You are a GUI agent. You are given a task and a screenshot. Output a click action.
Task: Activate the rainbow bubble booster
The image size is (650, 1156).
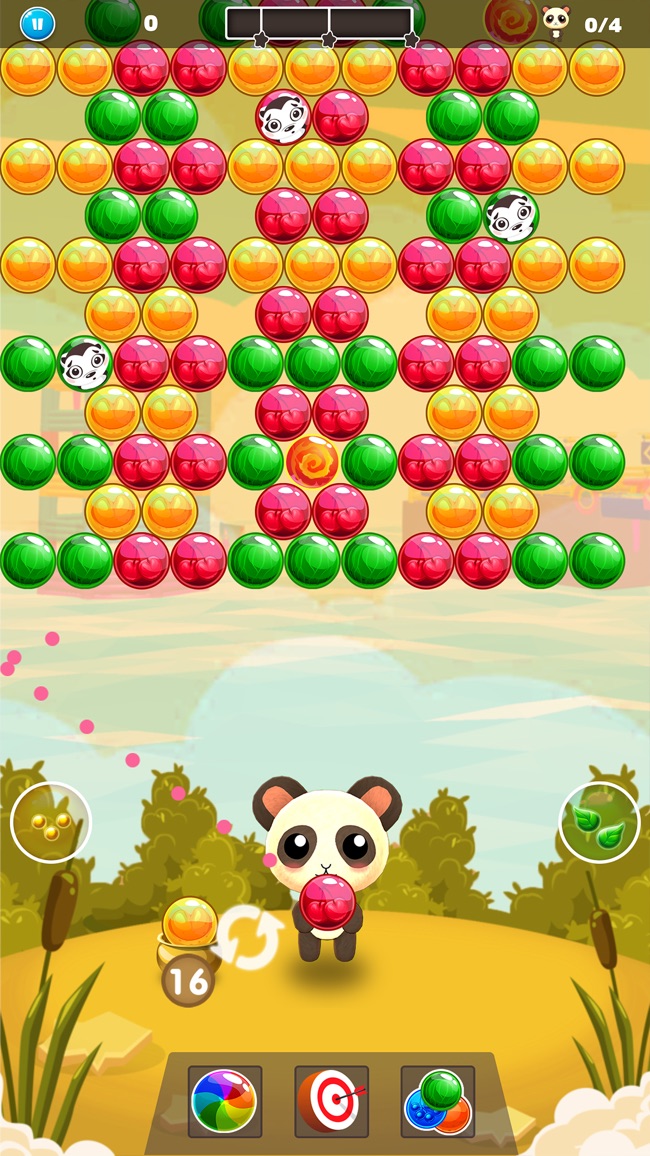(225, 1101)
